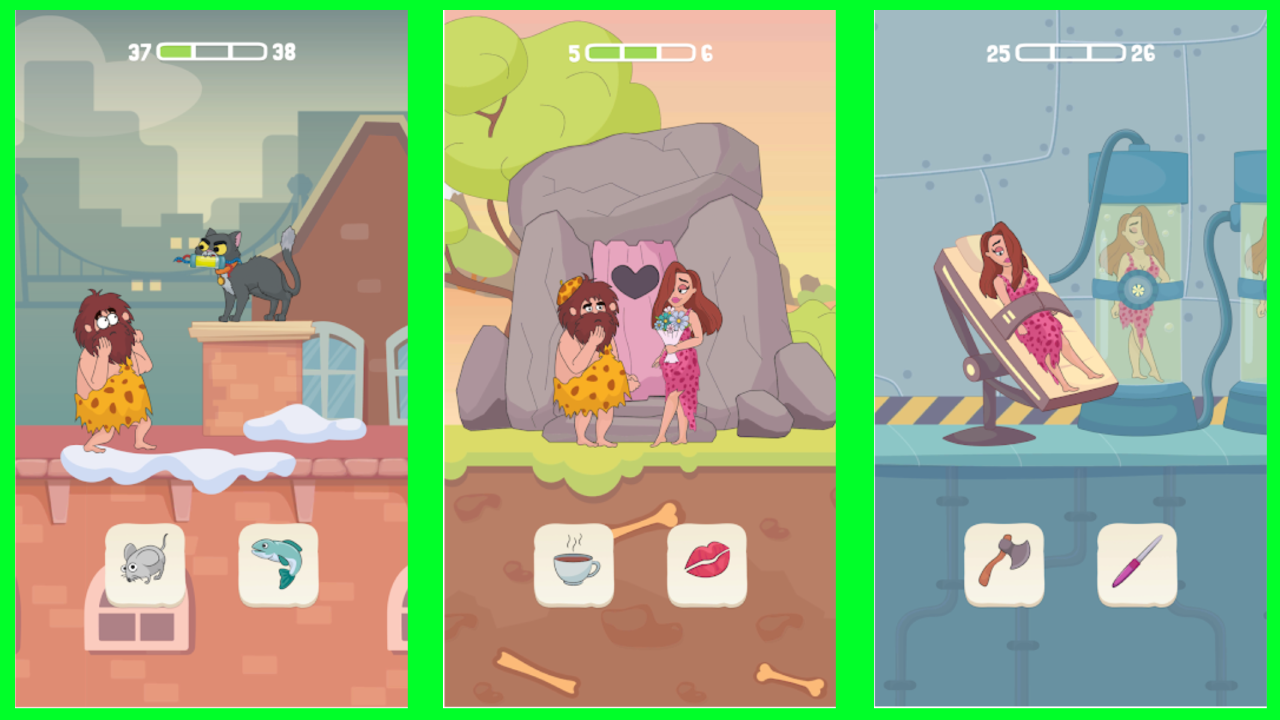
Task: Select the axe choice tile
Action: 1007,565
